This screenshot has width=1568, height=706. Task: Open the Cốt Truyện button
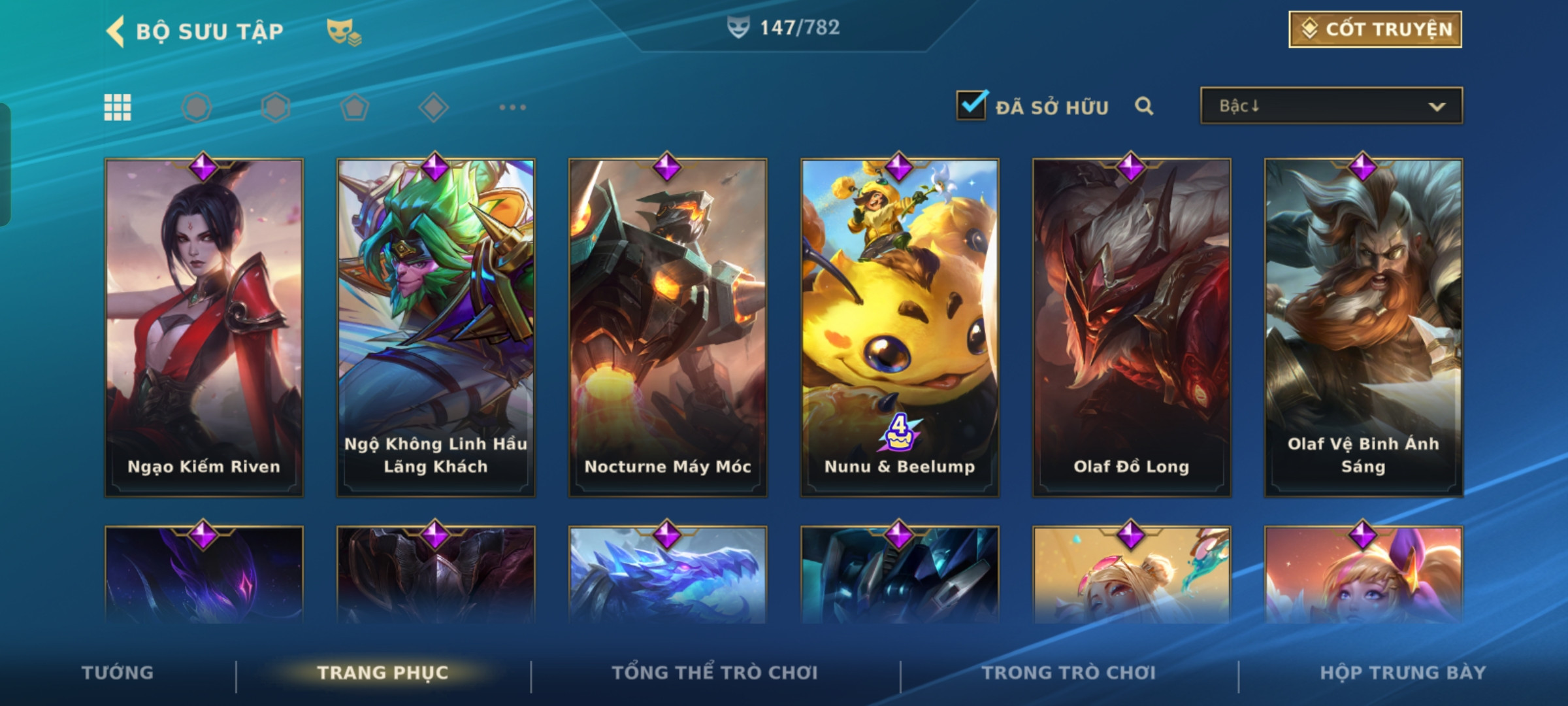tap(1375, 29)
